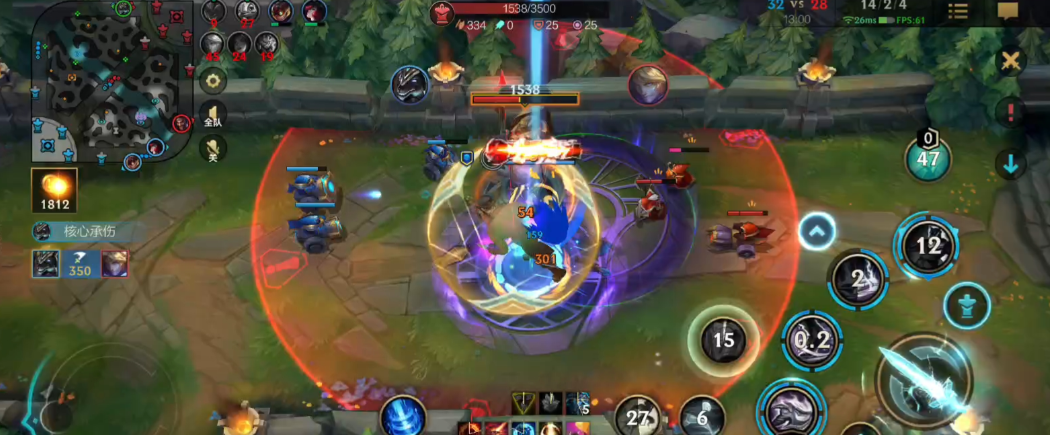This screenshot has height=435, width=1050.
Task: Tap the 核心承伤 quest tracker label
Action: 88,232
